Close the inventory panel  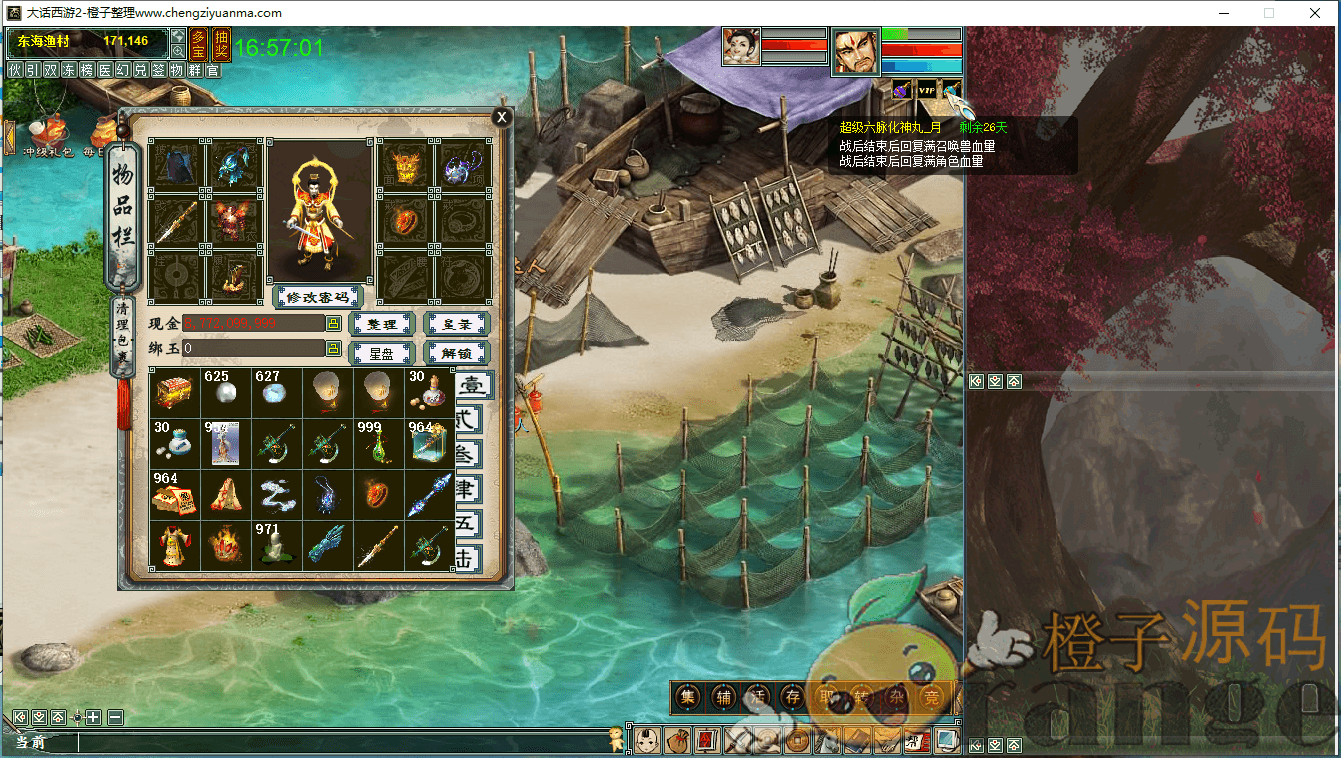coord(502,117)
